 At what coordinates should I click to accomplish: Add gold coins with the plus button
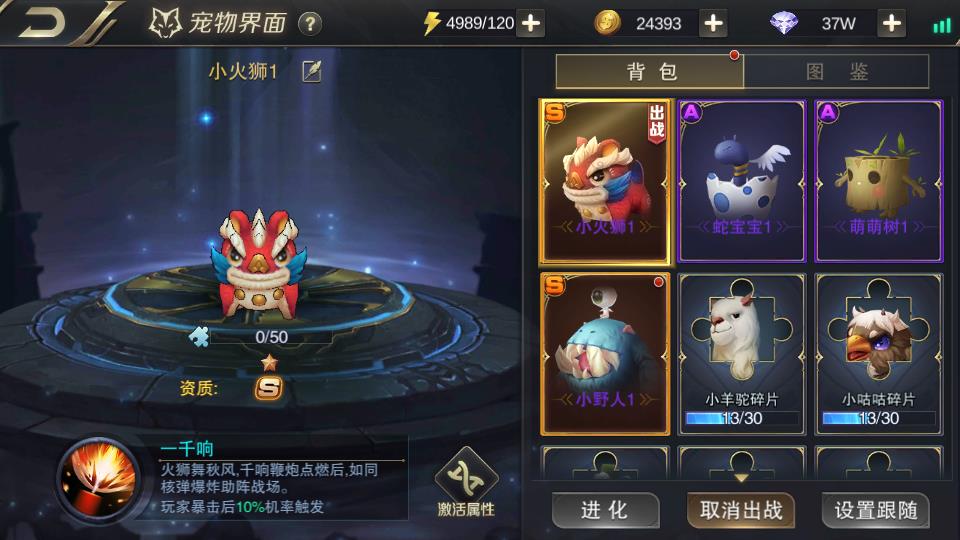pyautogui.click(x=713, y=23)
